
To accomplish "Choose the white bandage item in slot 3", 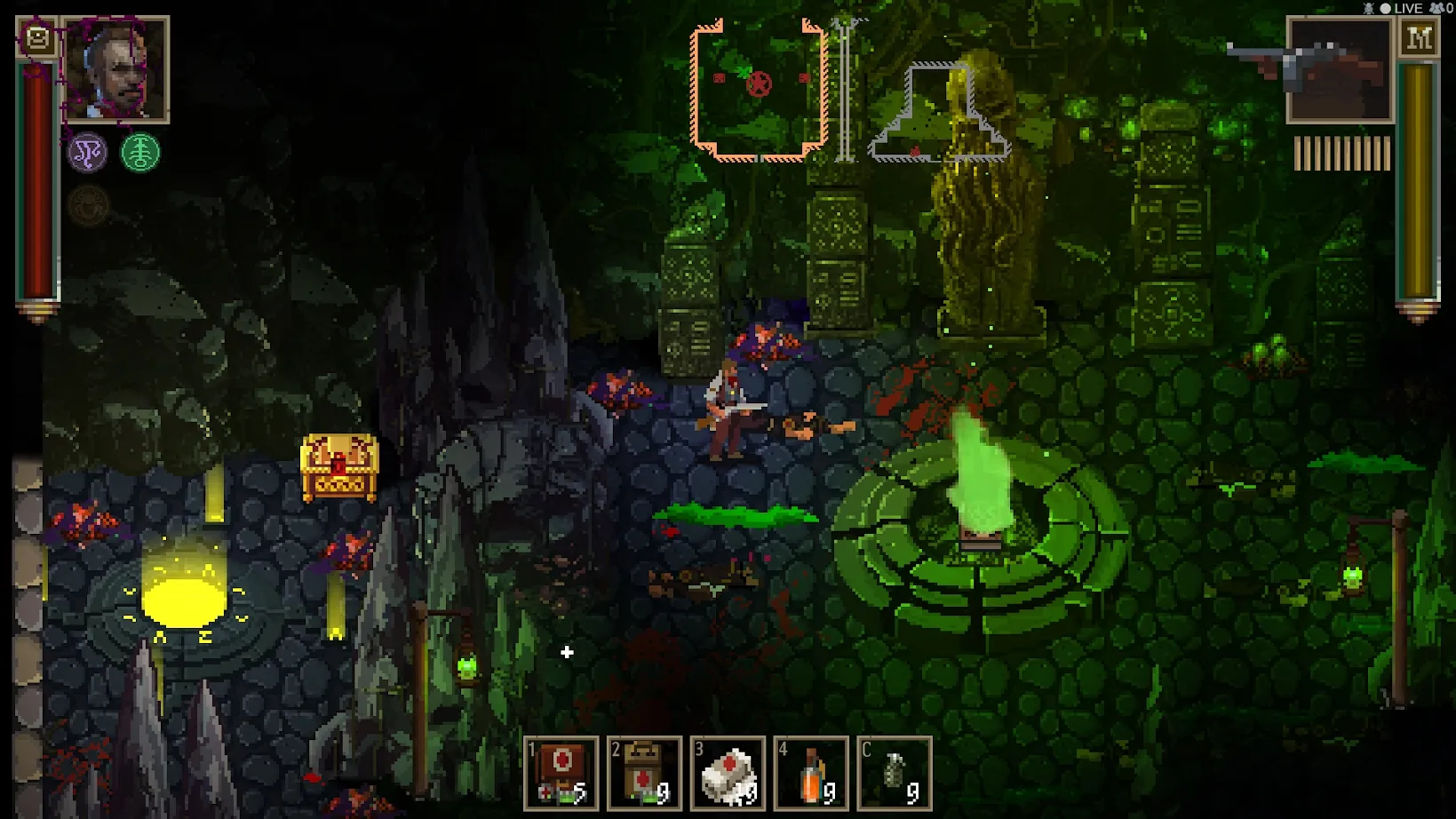I will click(x=728, y=773).
